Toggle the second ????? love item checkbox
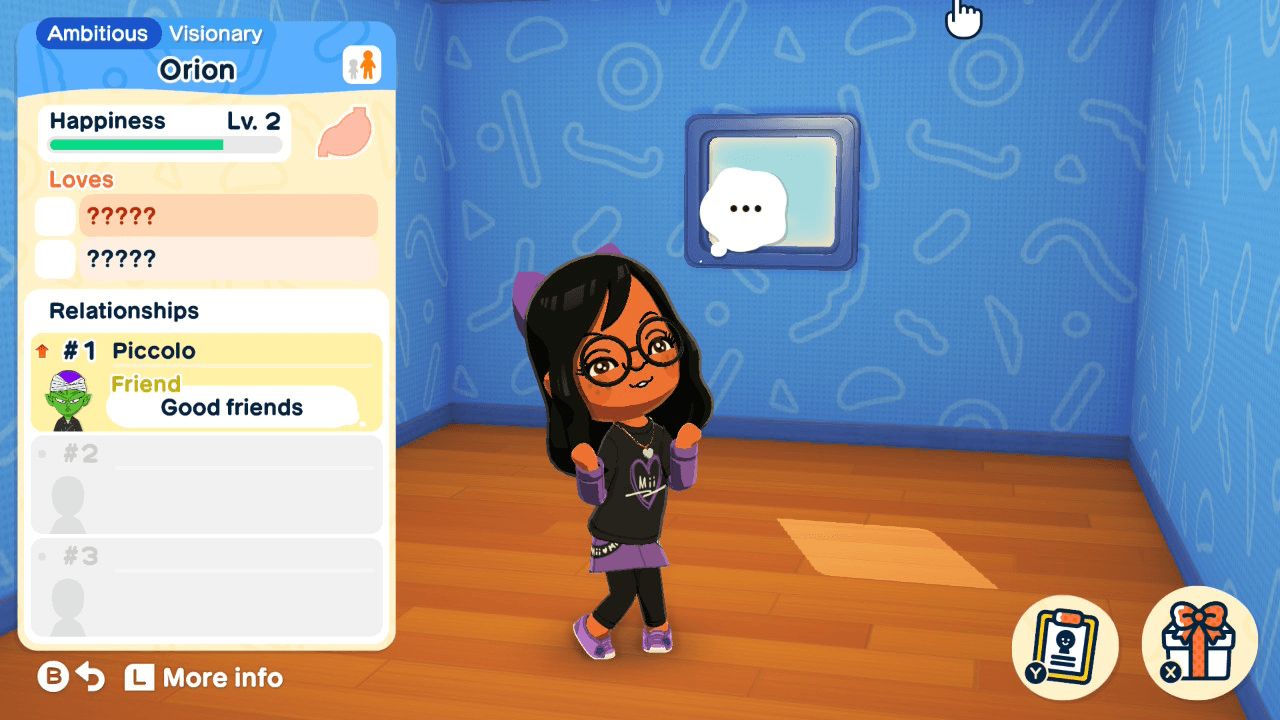The image size is (1280, 720). (x=55, y=258)
